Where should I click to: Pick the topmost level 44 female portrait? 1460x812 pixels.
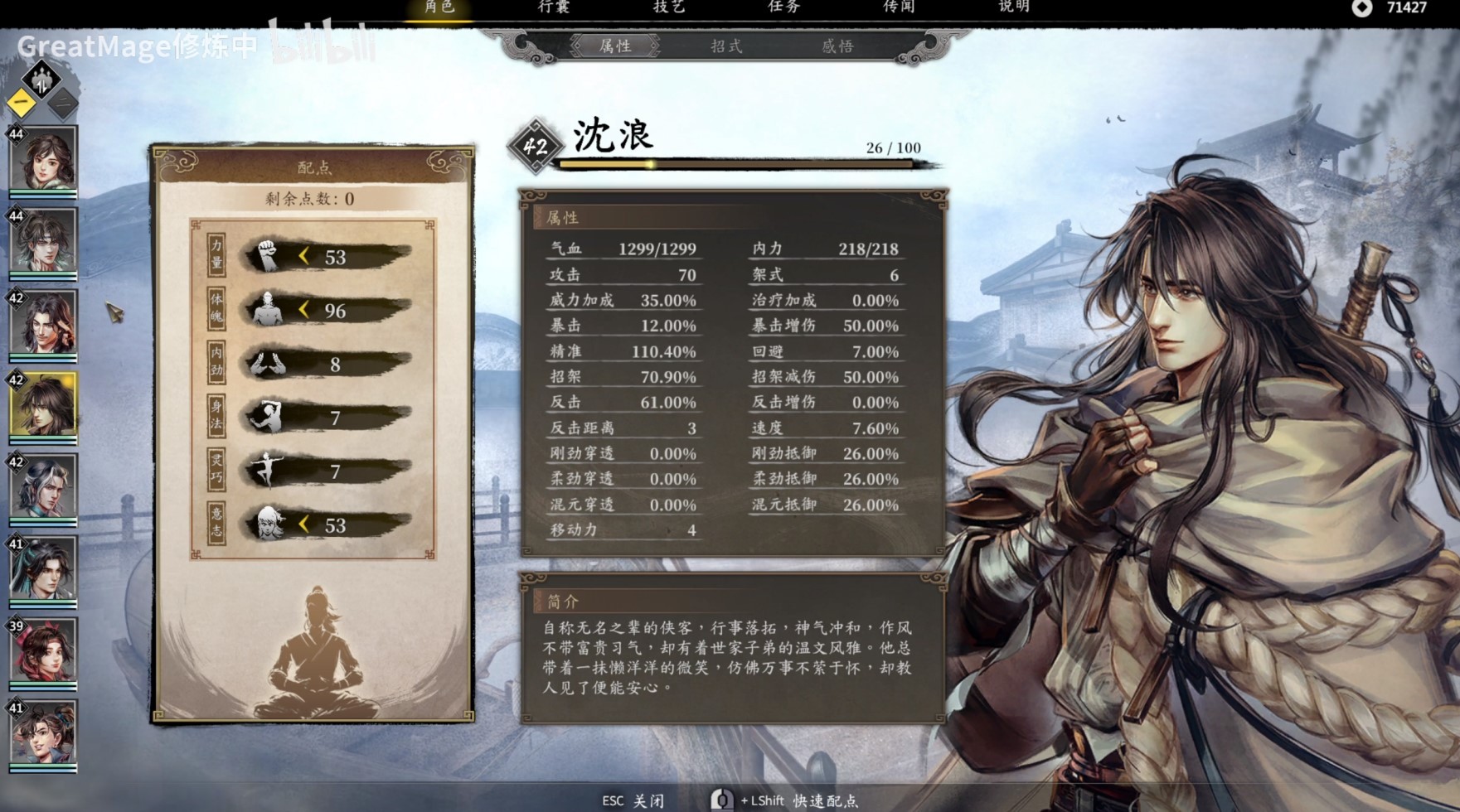tap(43, 159)
